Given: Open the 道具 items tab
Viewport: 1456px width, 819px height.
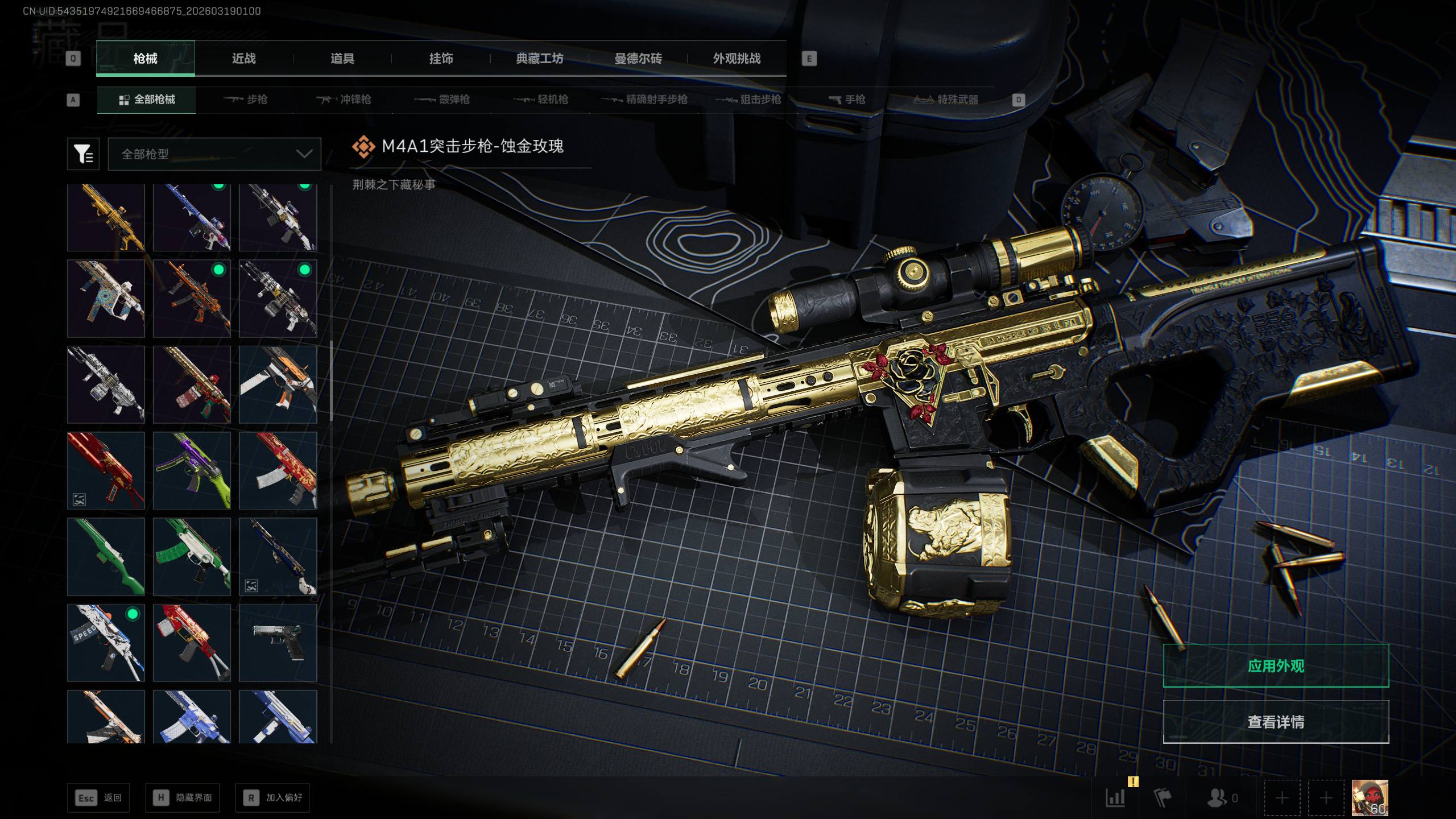Looking at the screenshot, I should tap(342, 59).
